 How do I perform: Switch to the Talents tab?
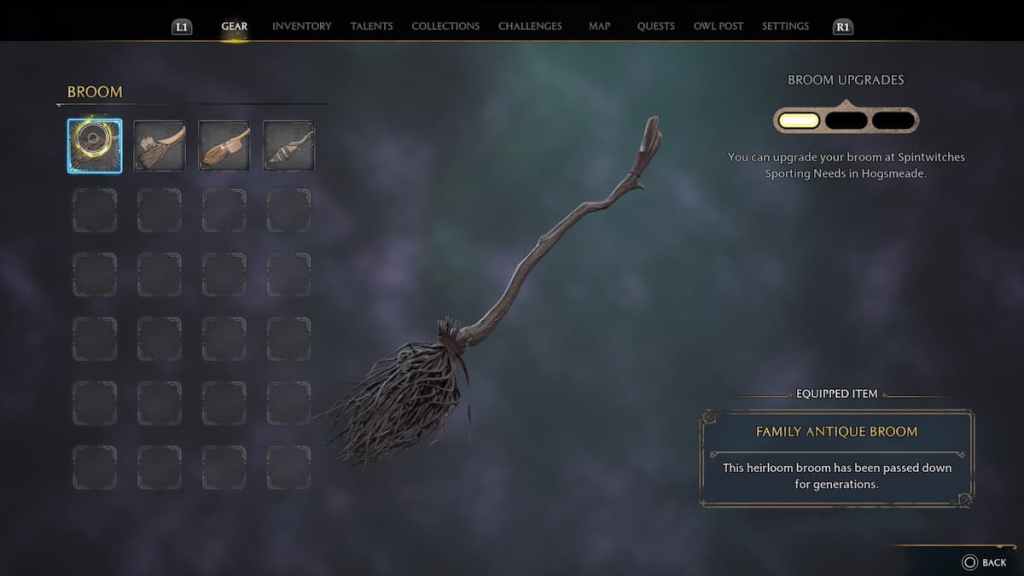371,26
